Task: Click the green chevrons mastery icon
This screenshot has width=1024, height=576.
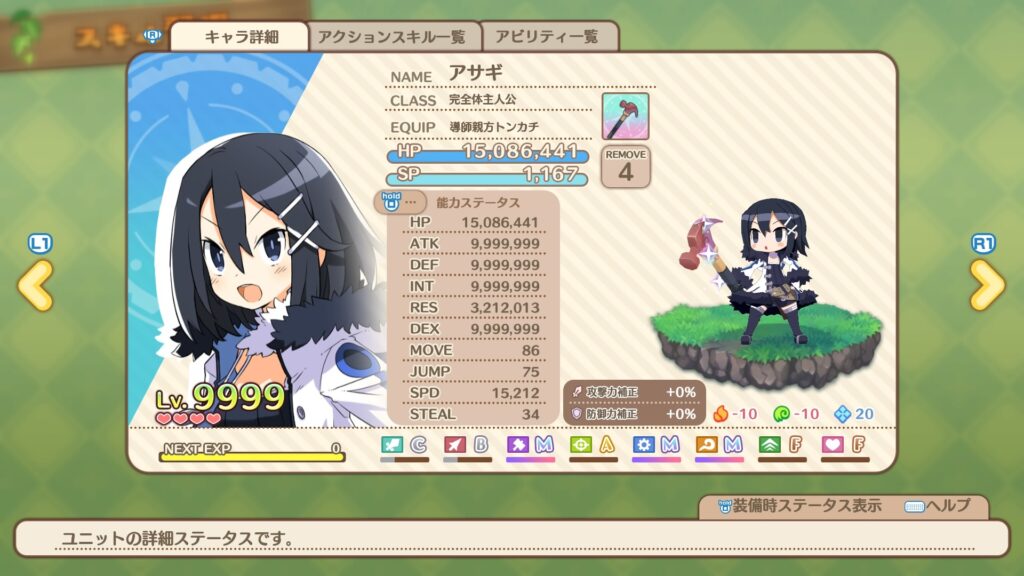Action: (x=769, y=443)
